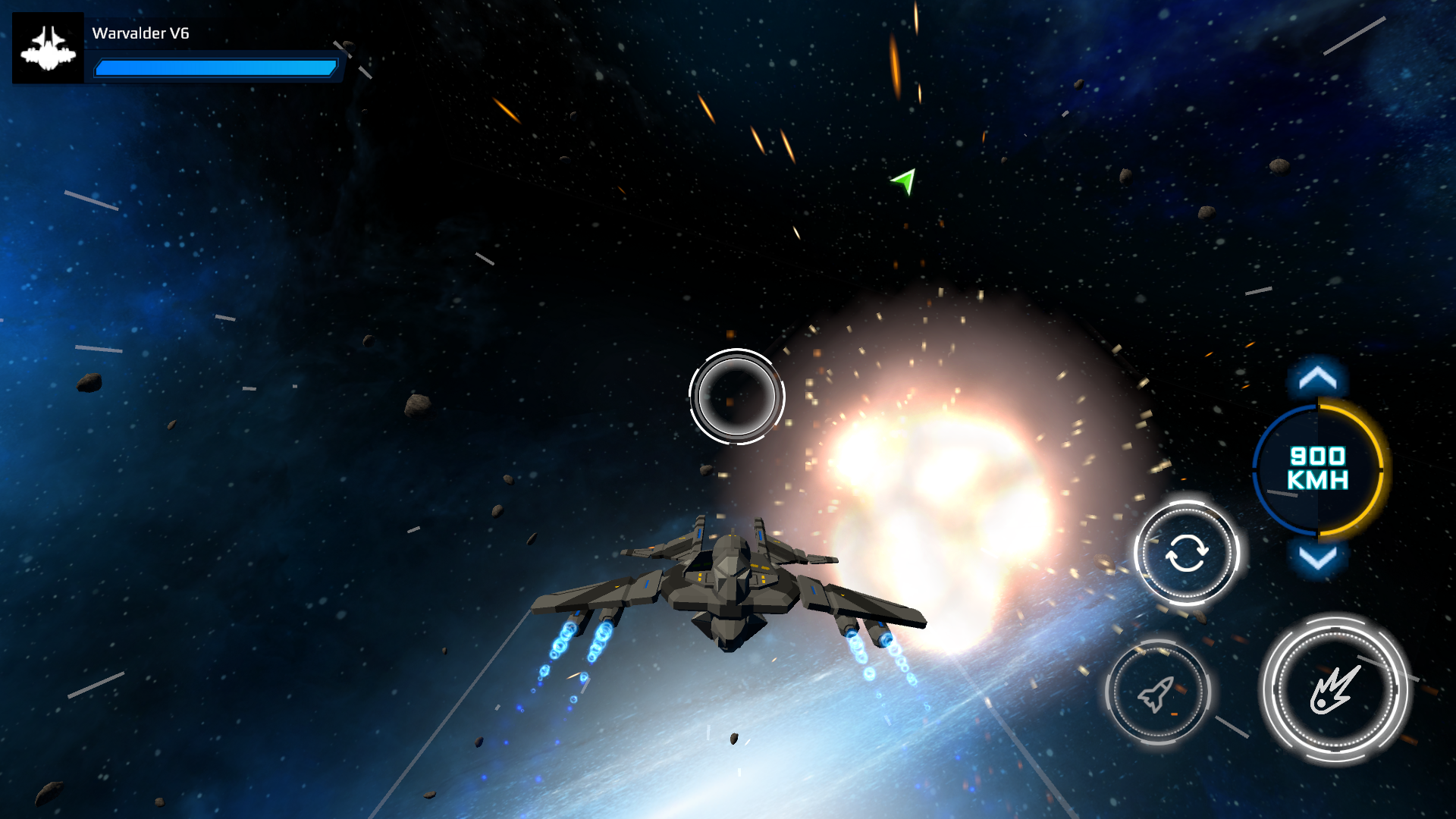Click the blue health progress bar
Image resolution: width=1456 pixels, height=819 pixels.
[x=215, y=67]
